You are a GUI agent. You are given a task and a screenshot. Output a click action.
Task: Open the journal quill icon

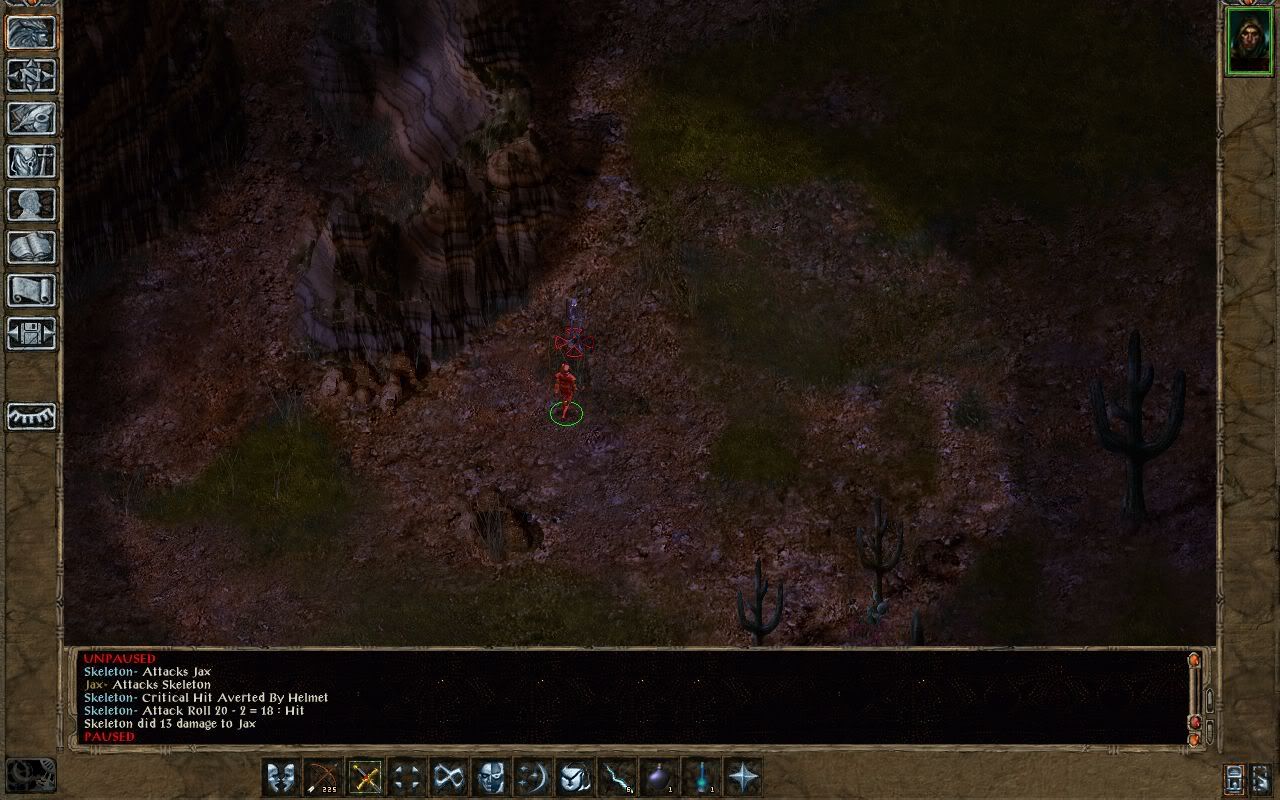pyautogui.click(x=31, y=118)
